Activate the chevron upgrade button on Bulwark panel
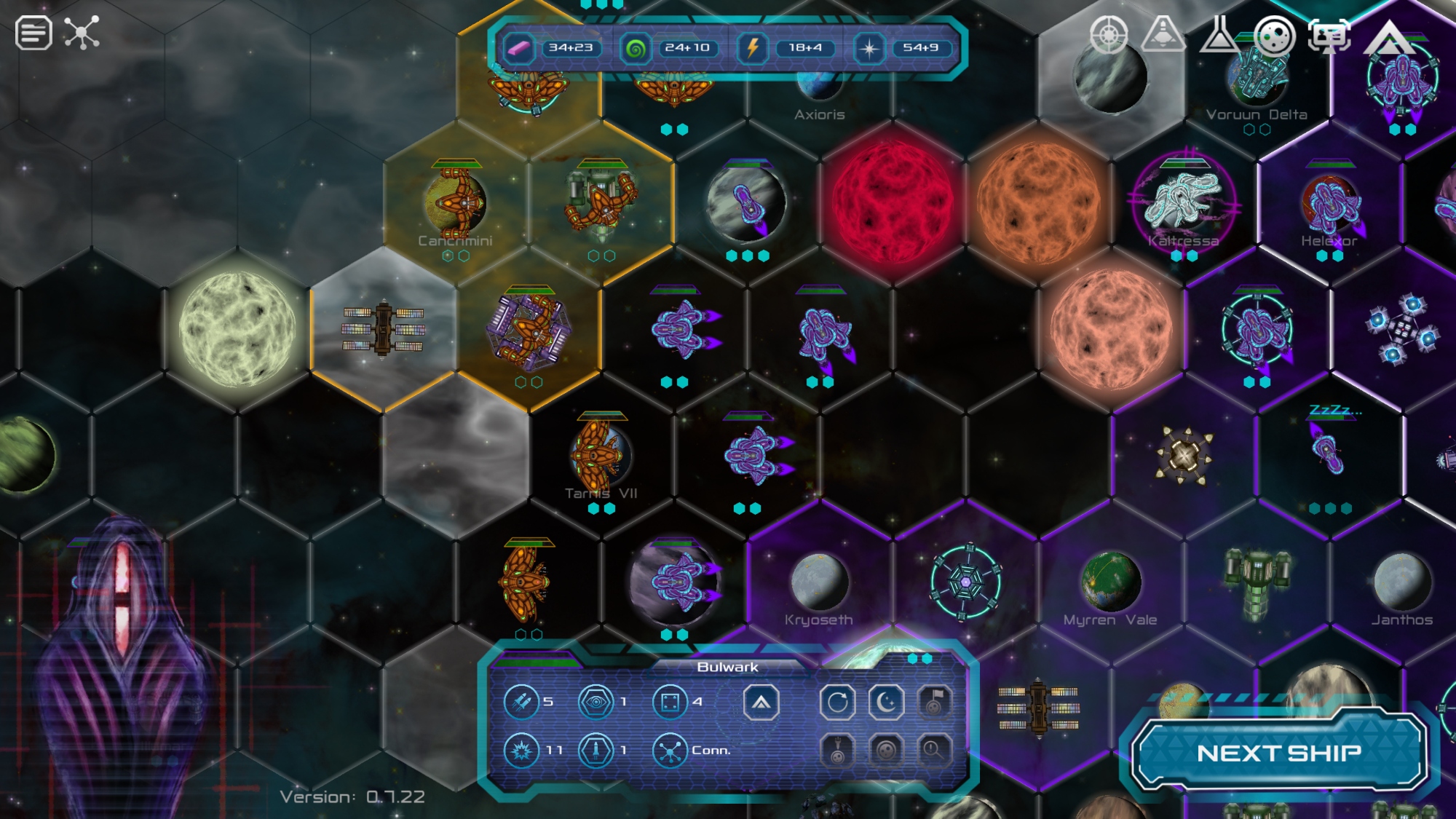Screen dimensions: 1456x819 click(x=761, y=703)
